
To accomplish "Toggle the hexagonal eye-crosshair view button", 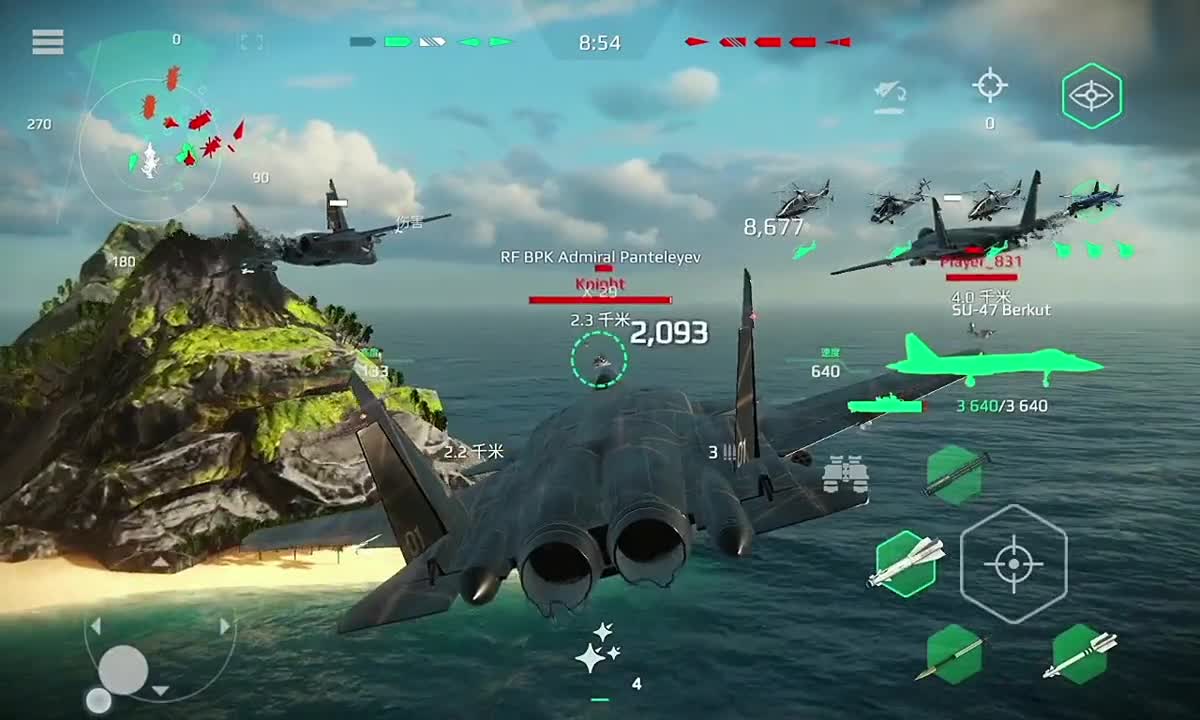I will [x=1091, y=95].
